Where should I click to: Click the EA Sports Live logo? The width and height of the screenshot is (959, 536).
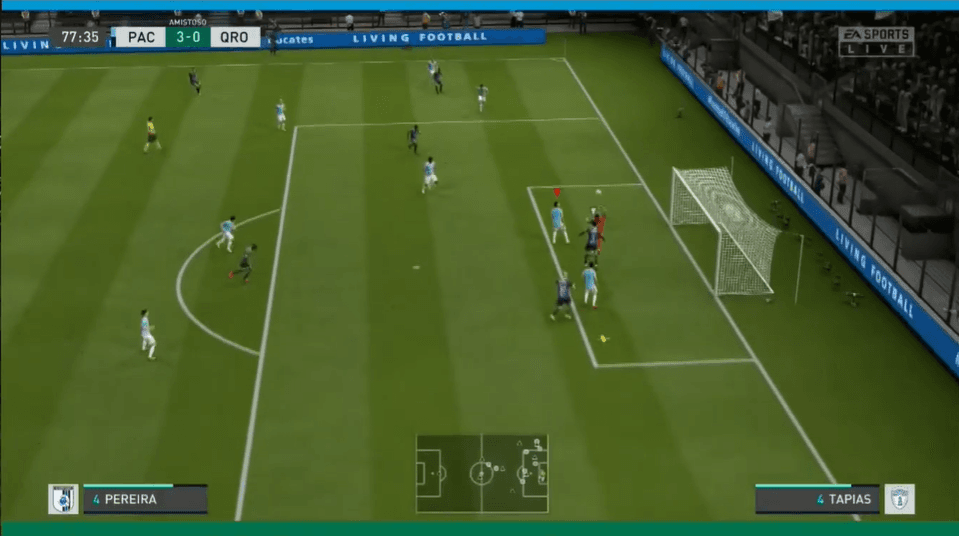(x=876, y=42)
